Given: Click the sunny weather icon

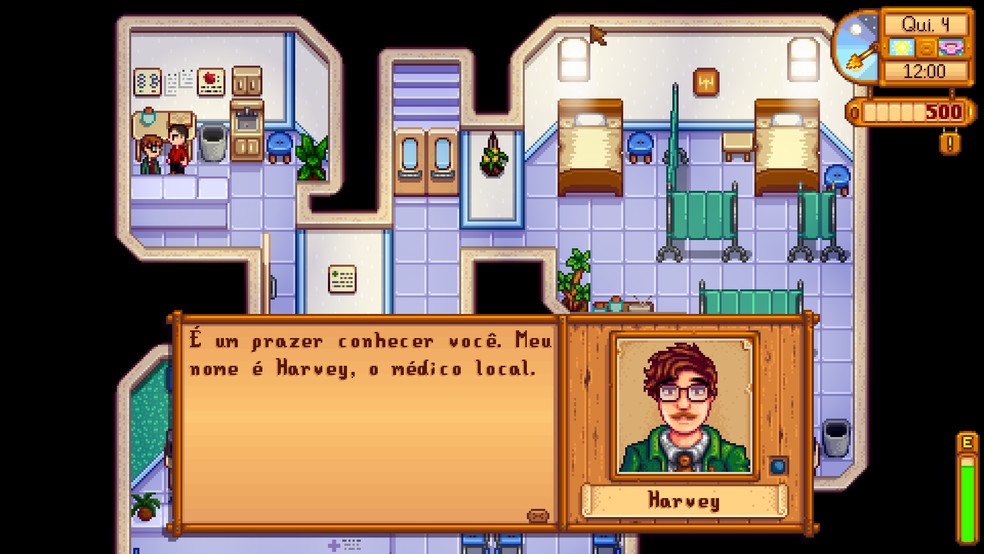Looking at the screenshot, I should pyautogui.click(x=902, y=49).
